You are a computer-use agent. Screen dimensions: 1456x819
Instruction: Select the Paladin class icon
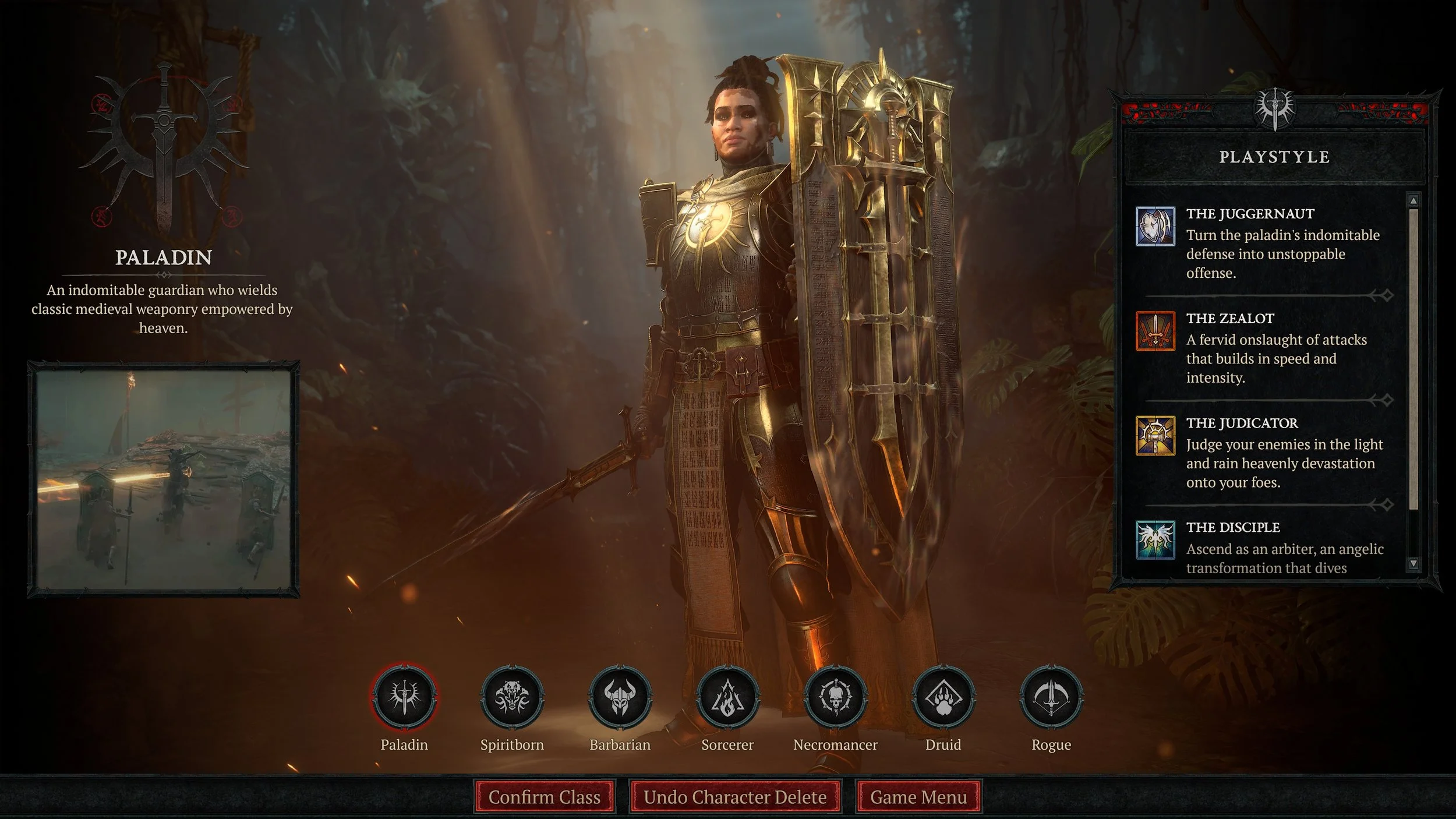404,697
